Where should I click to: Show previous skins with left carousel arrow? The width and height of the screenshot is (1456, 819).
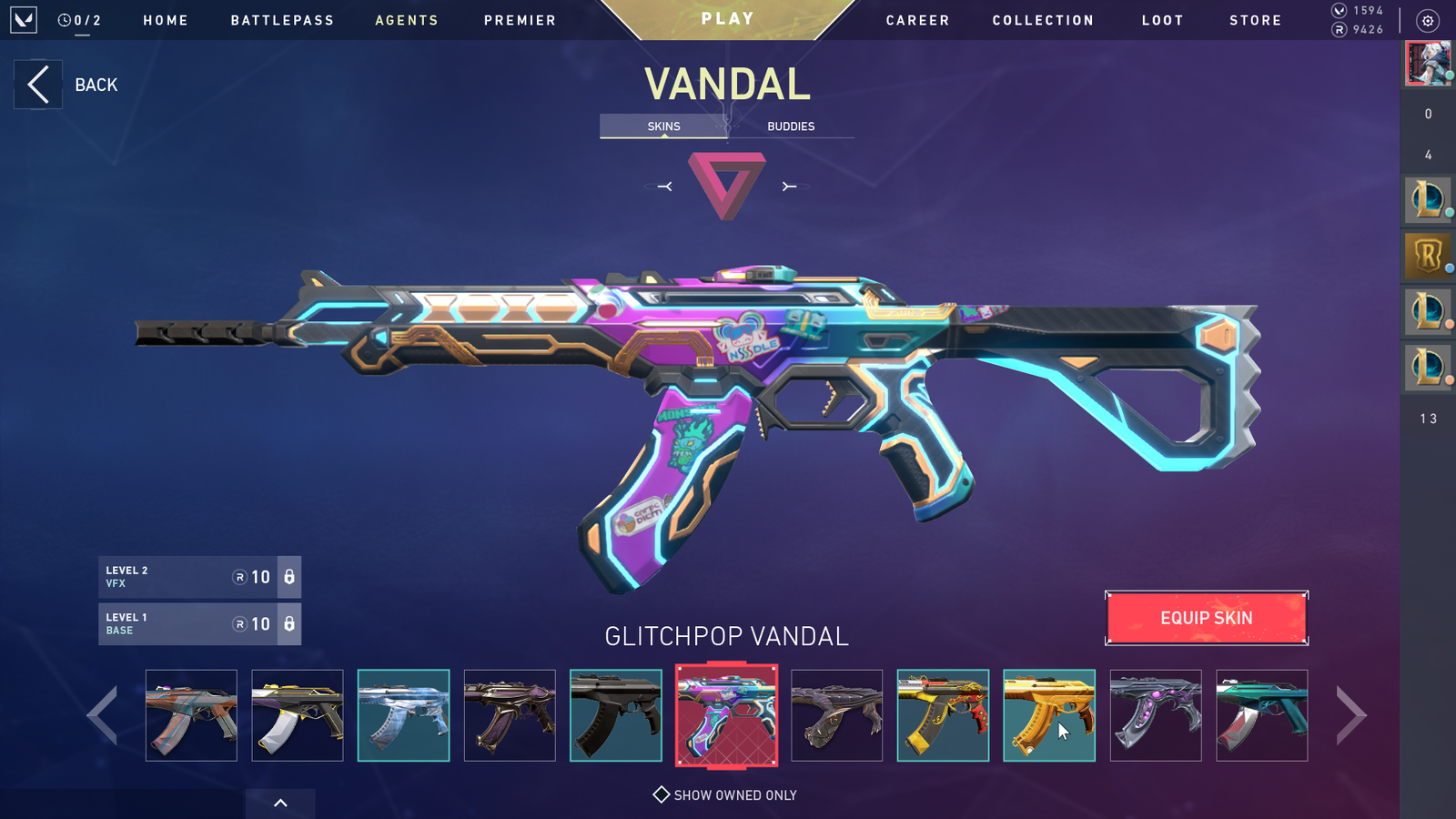point(102,715)
